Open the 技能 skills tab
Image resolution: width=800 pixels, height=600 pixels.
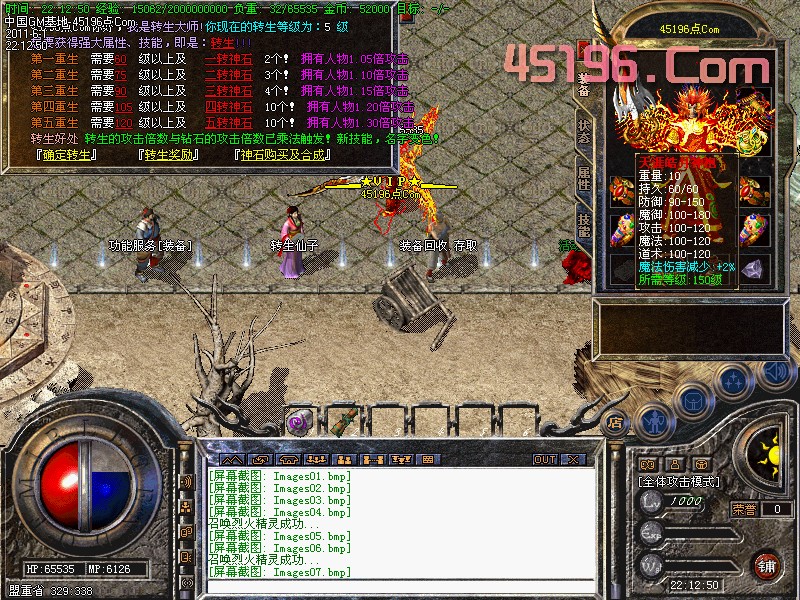coord(583,226)
